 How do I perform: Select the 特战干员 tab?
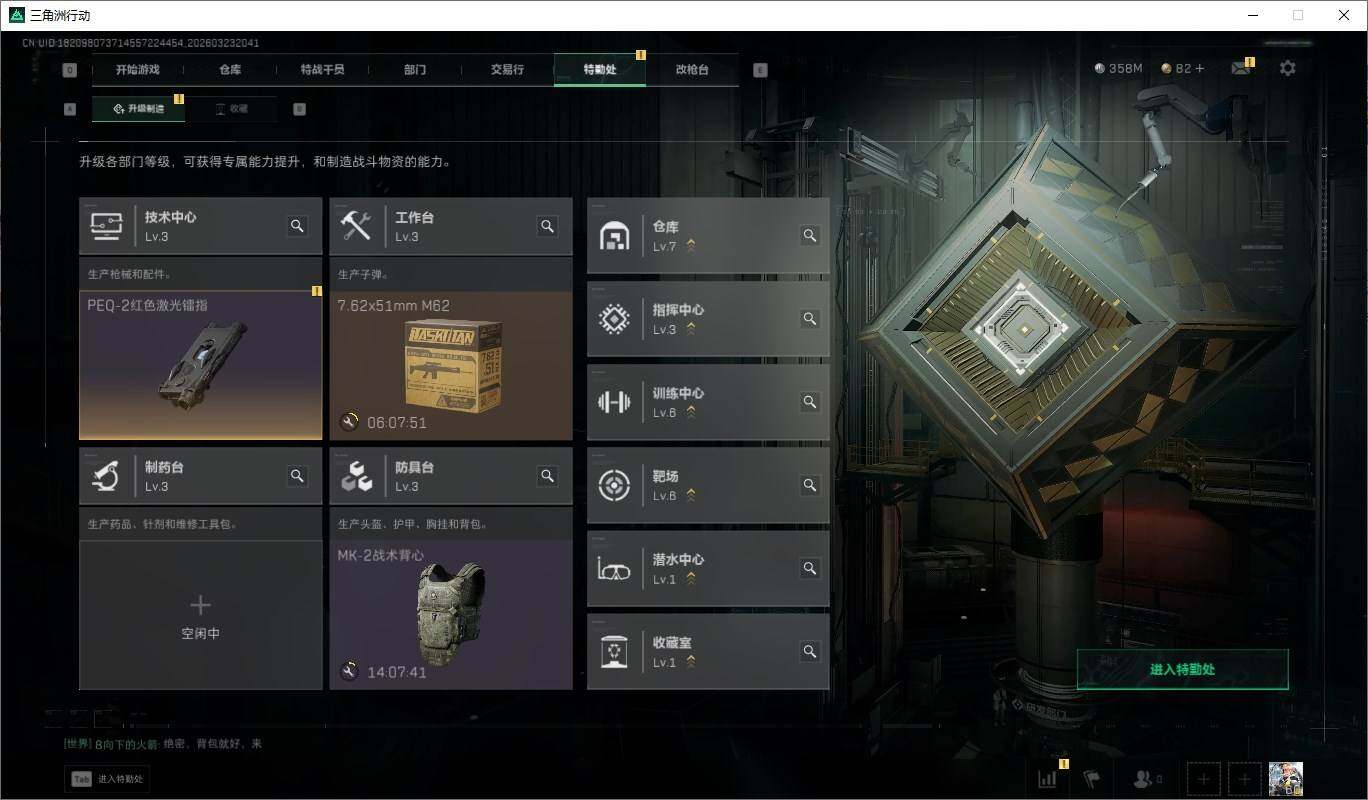(x=322, y=70)
